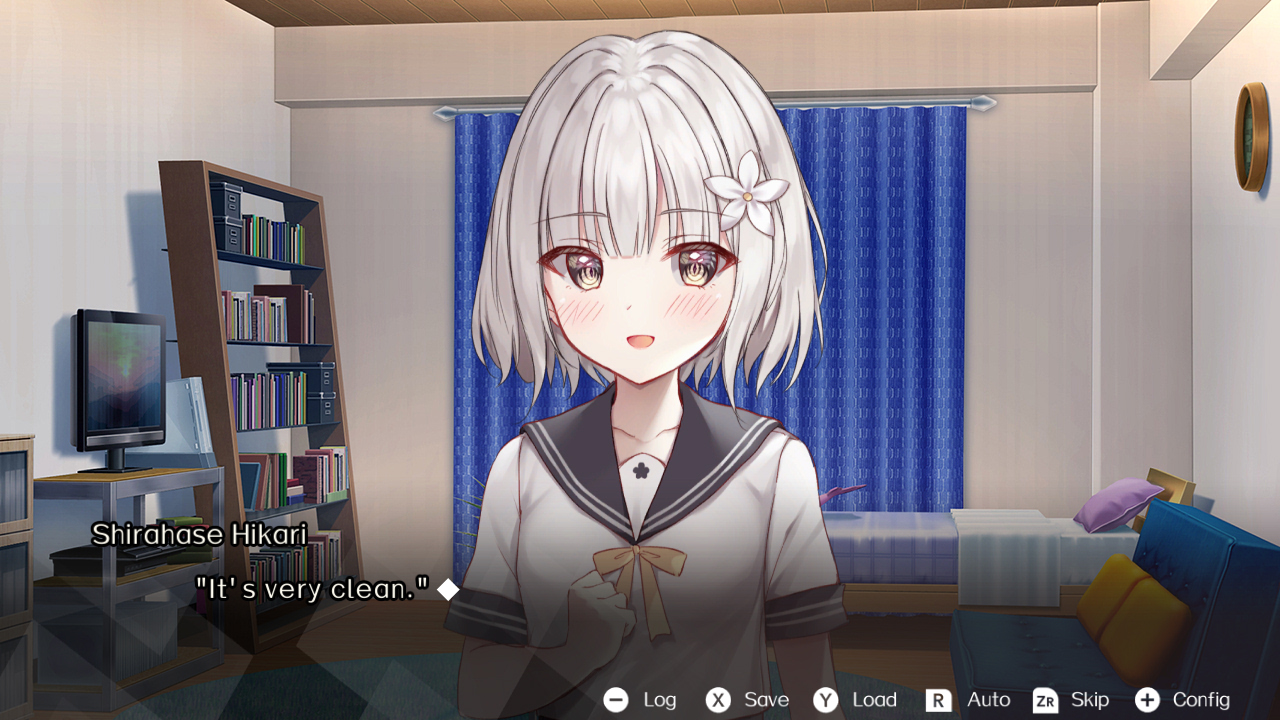The width and height of the screenshot is (1280, 720).
Task: Click the minus-sign Log icon
Action: (x=618, y=700)
